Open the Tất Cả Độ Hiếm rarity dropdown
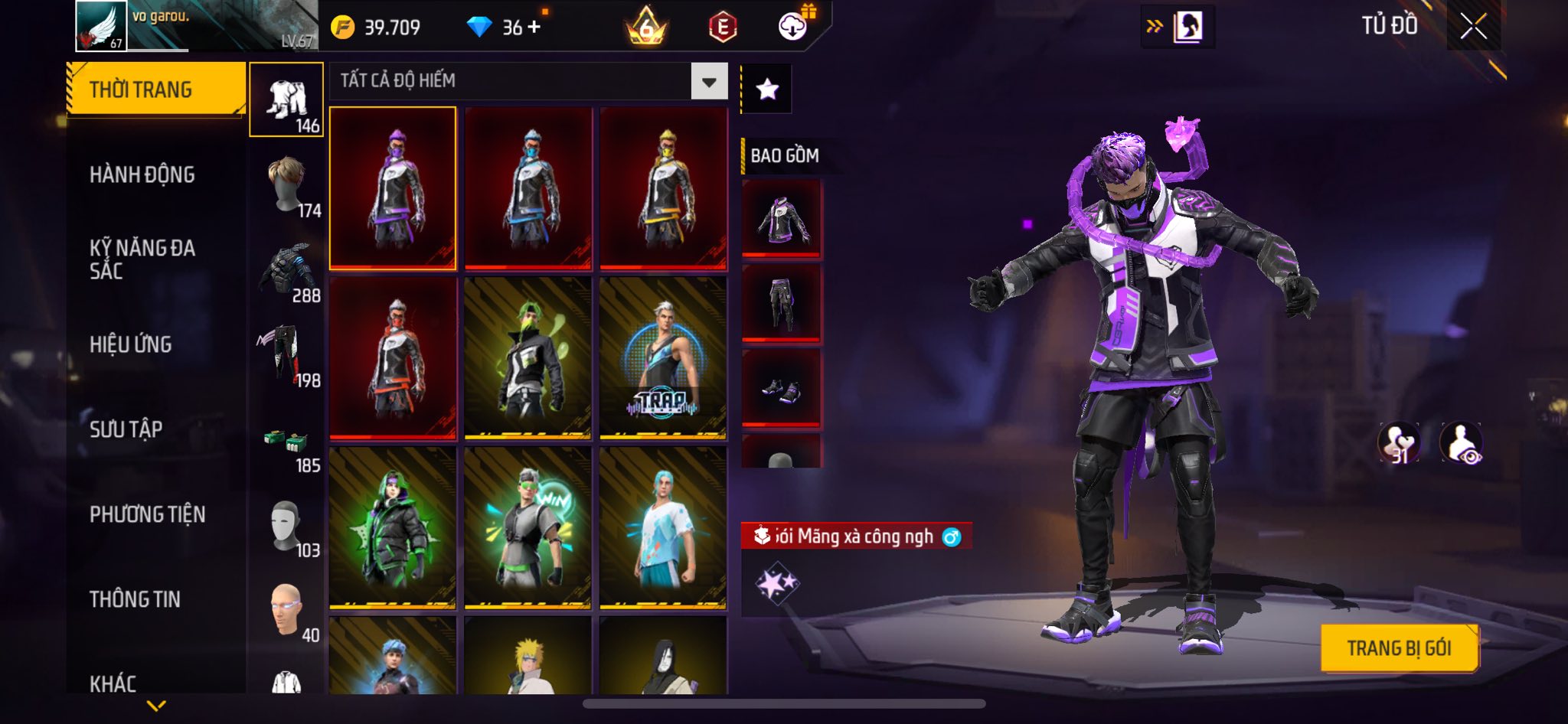The height and width of the screenshot is (724, 1568). coord(709,81)
